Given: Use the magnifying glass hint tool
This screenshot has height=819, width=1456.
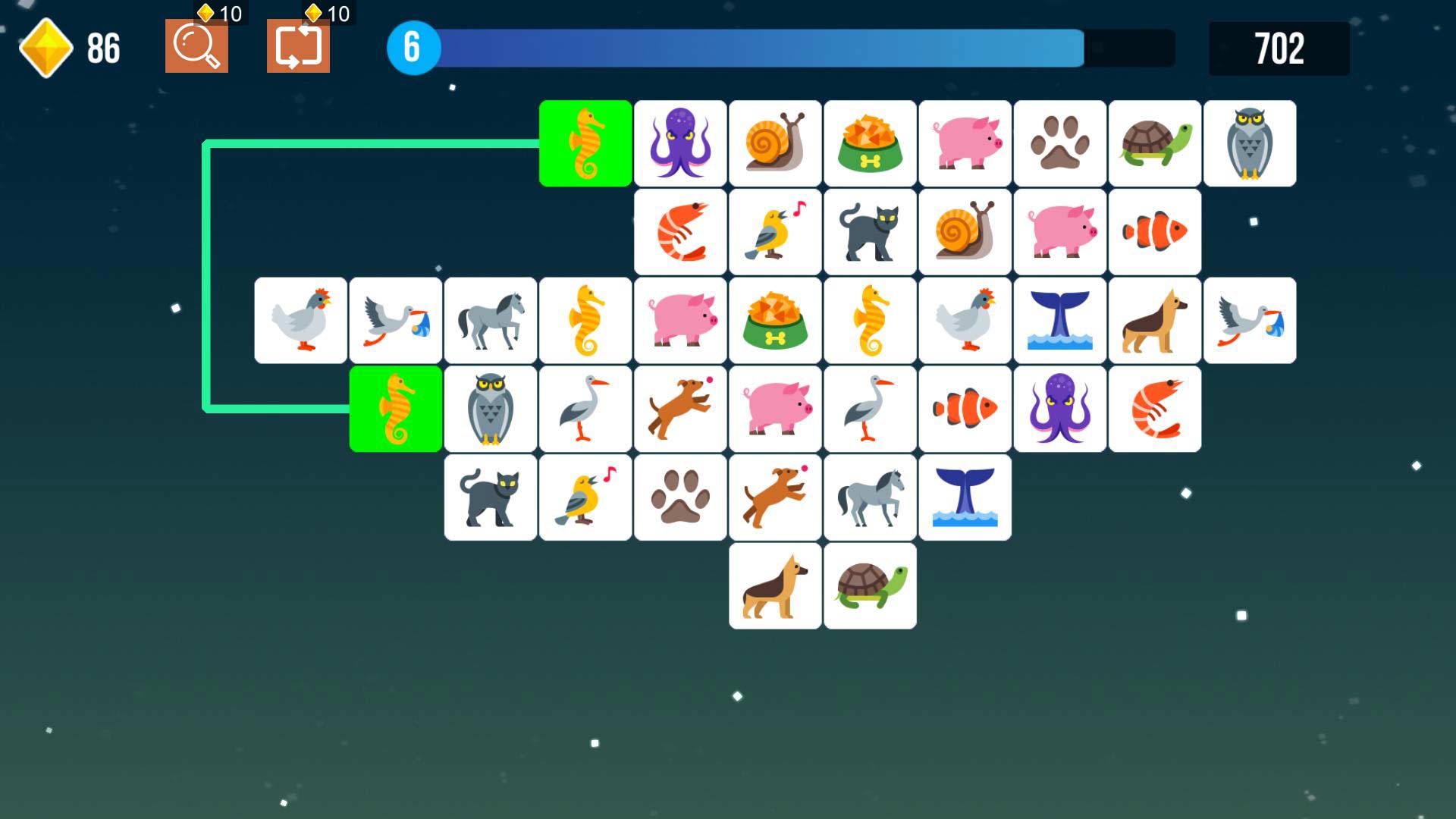Looking at the screenshot, I should click(x=196, y=48).
